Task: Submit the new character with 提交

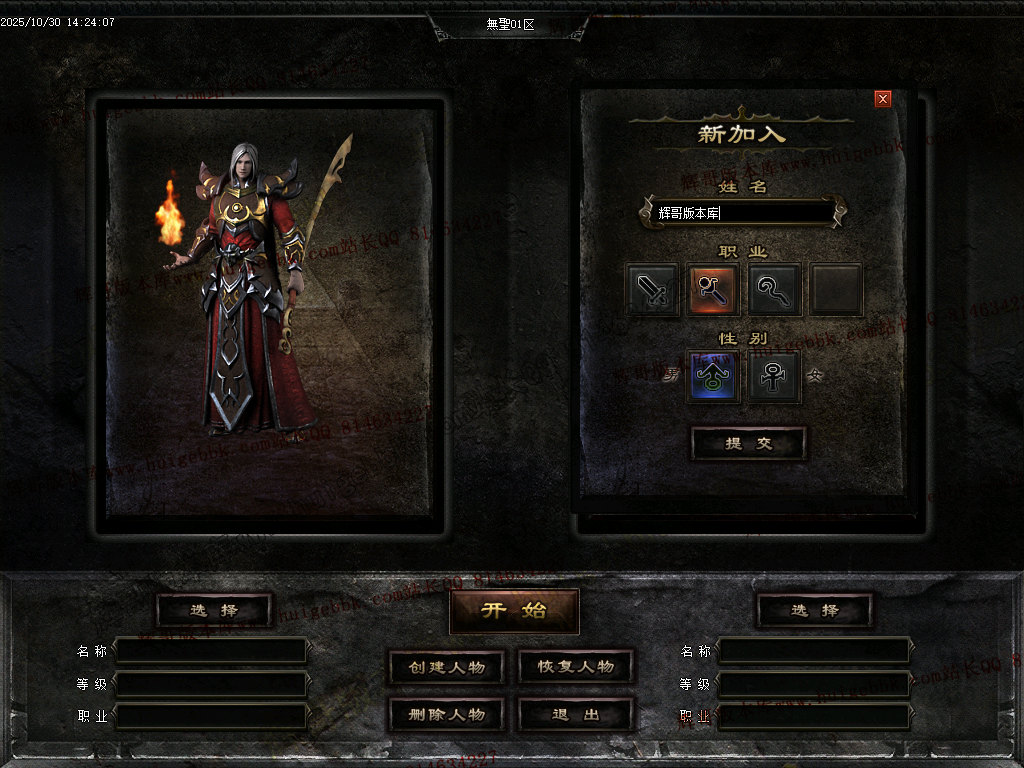Action: 749,444
